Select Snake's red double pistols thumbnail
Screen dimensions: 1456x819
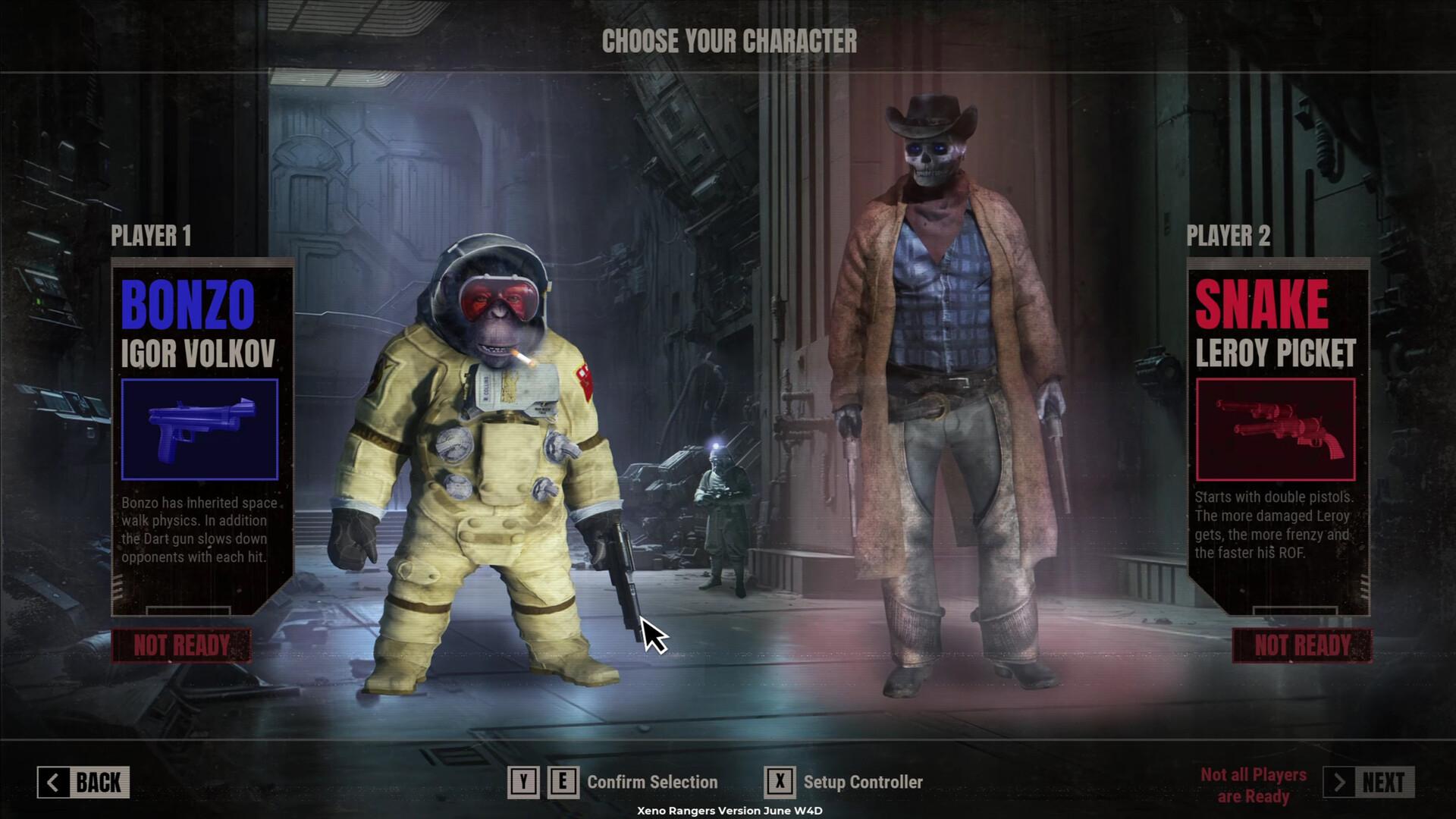[x=1276, y=429]
